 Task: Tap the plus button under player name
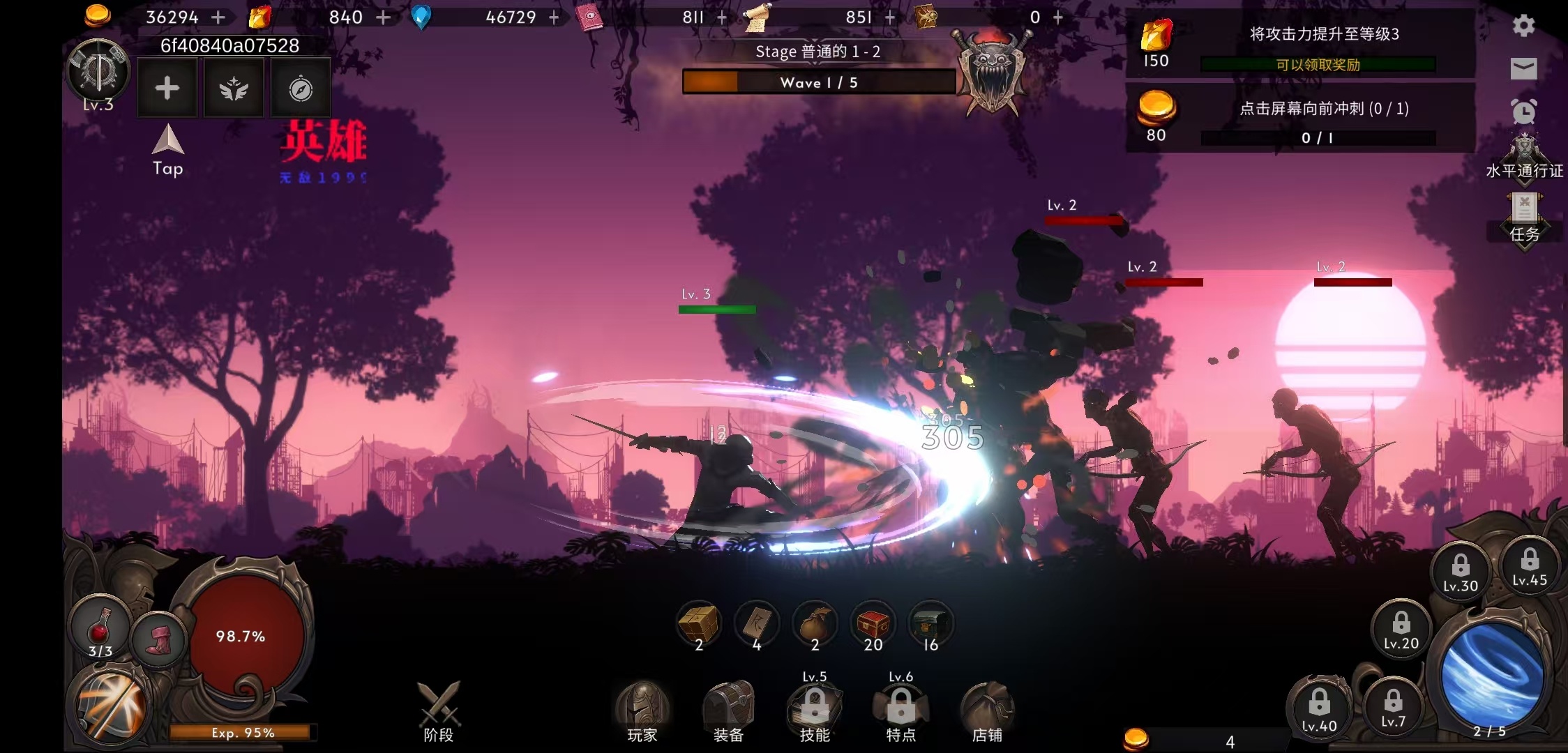pyautogui.click(x=167, y=89)
